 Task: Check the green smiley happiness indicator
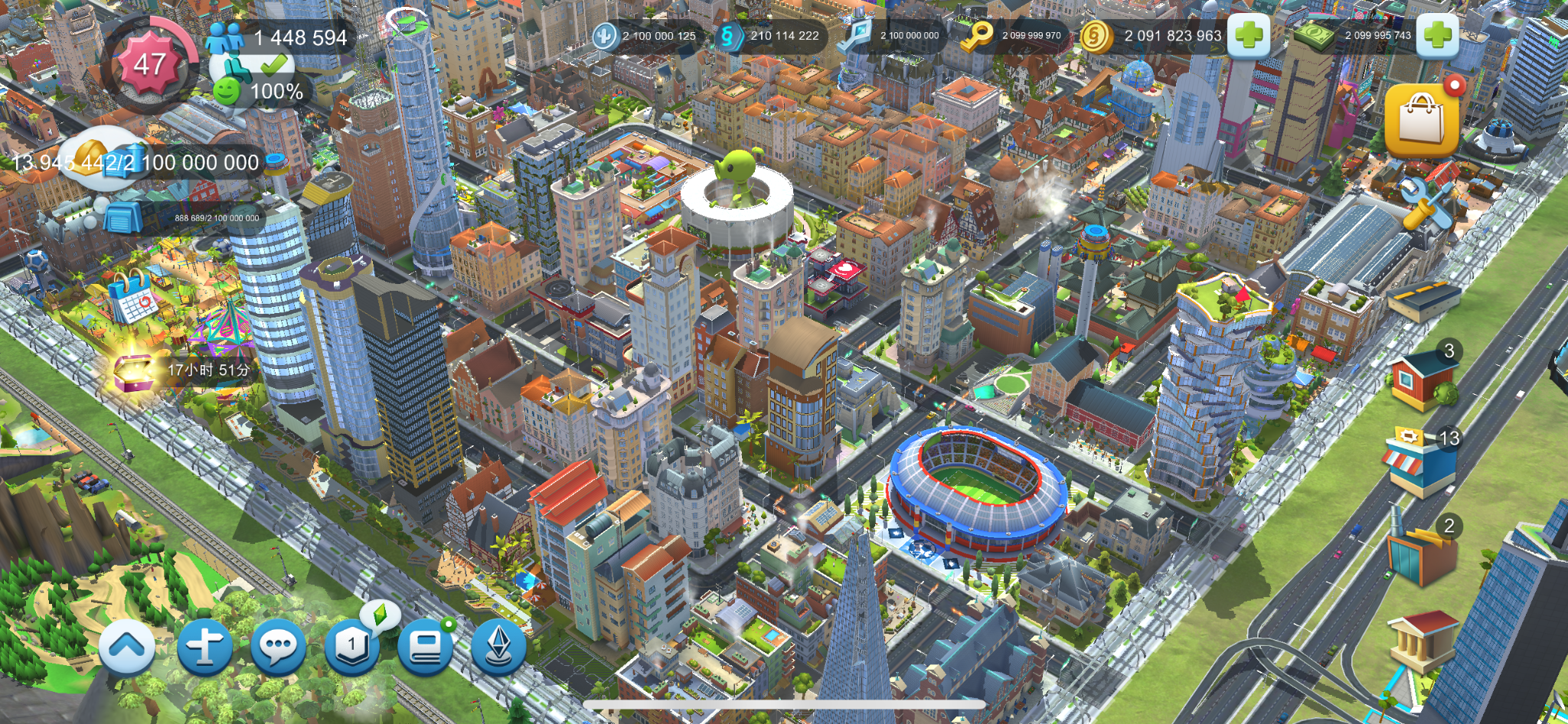tap(227, 92)
